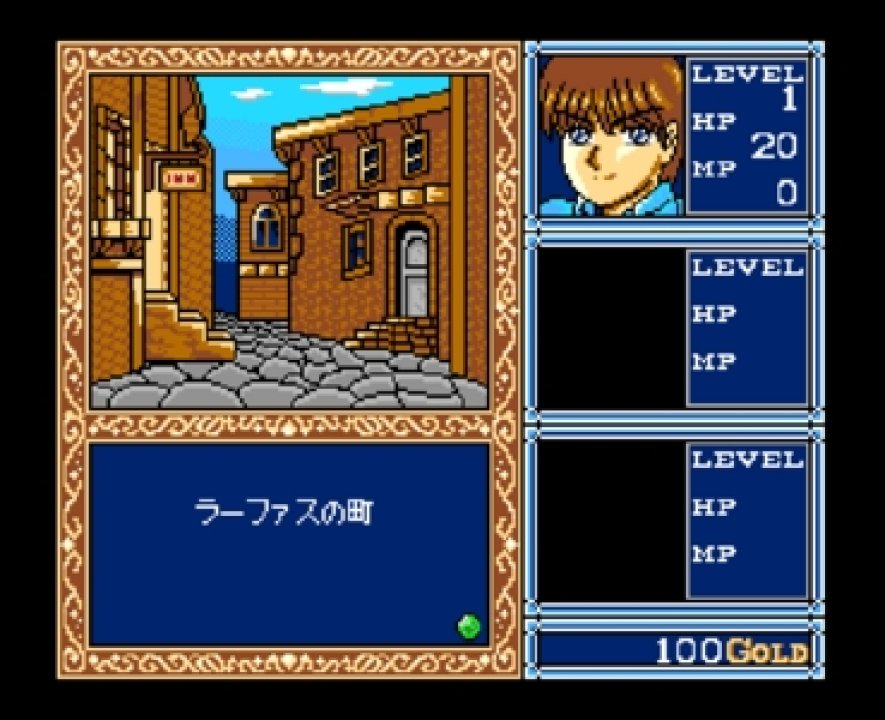
Task: Select the brown-haired hero portrait
Action: point(610,137)
